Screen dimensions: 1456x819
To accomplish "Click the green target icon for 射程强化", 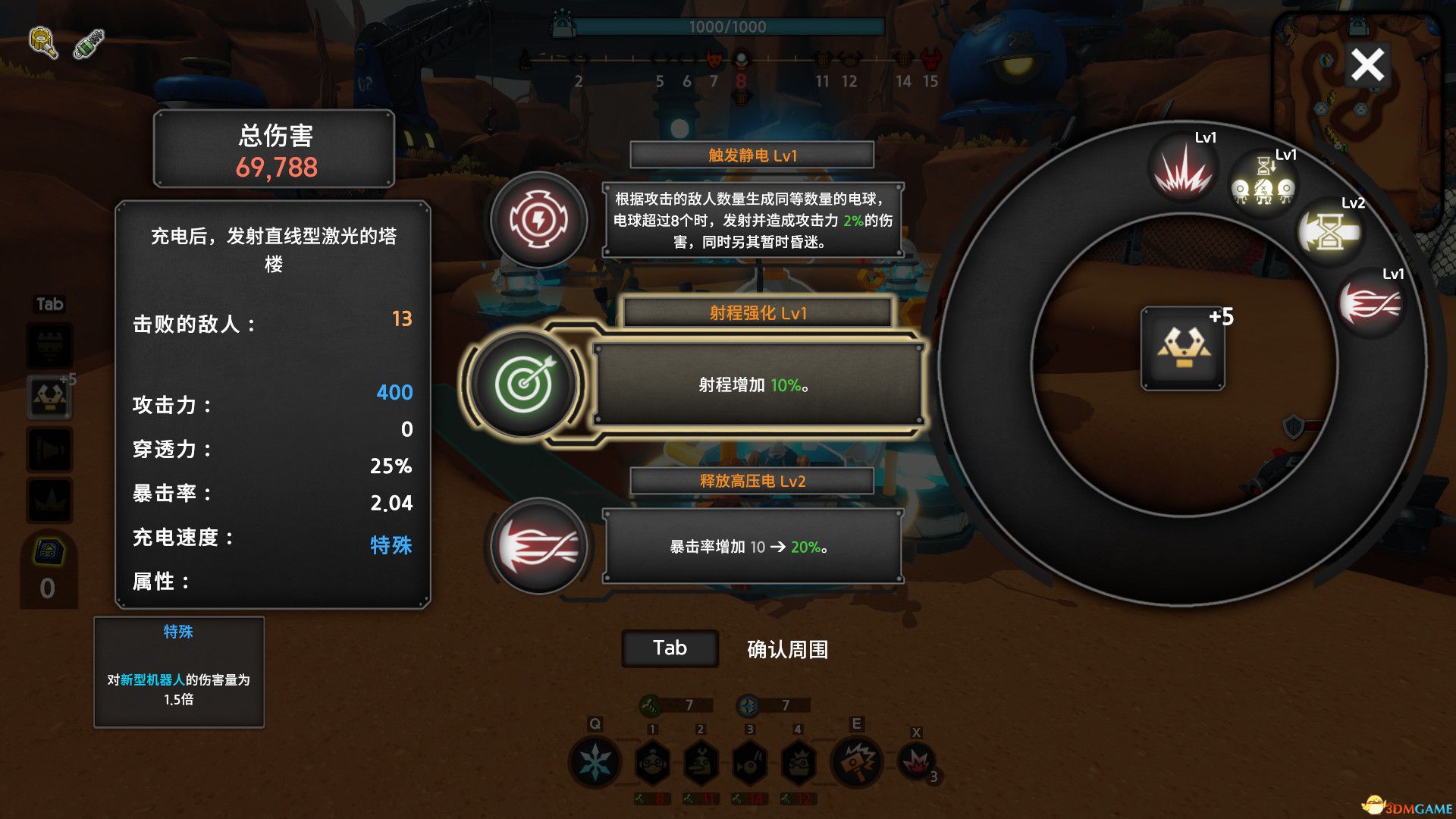I will pos(524,384).
